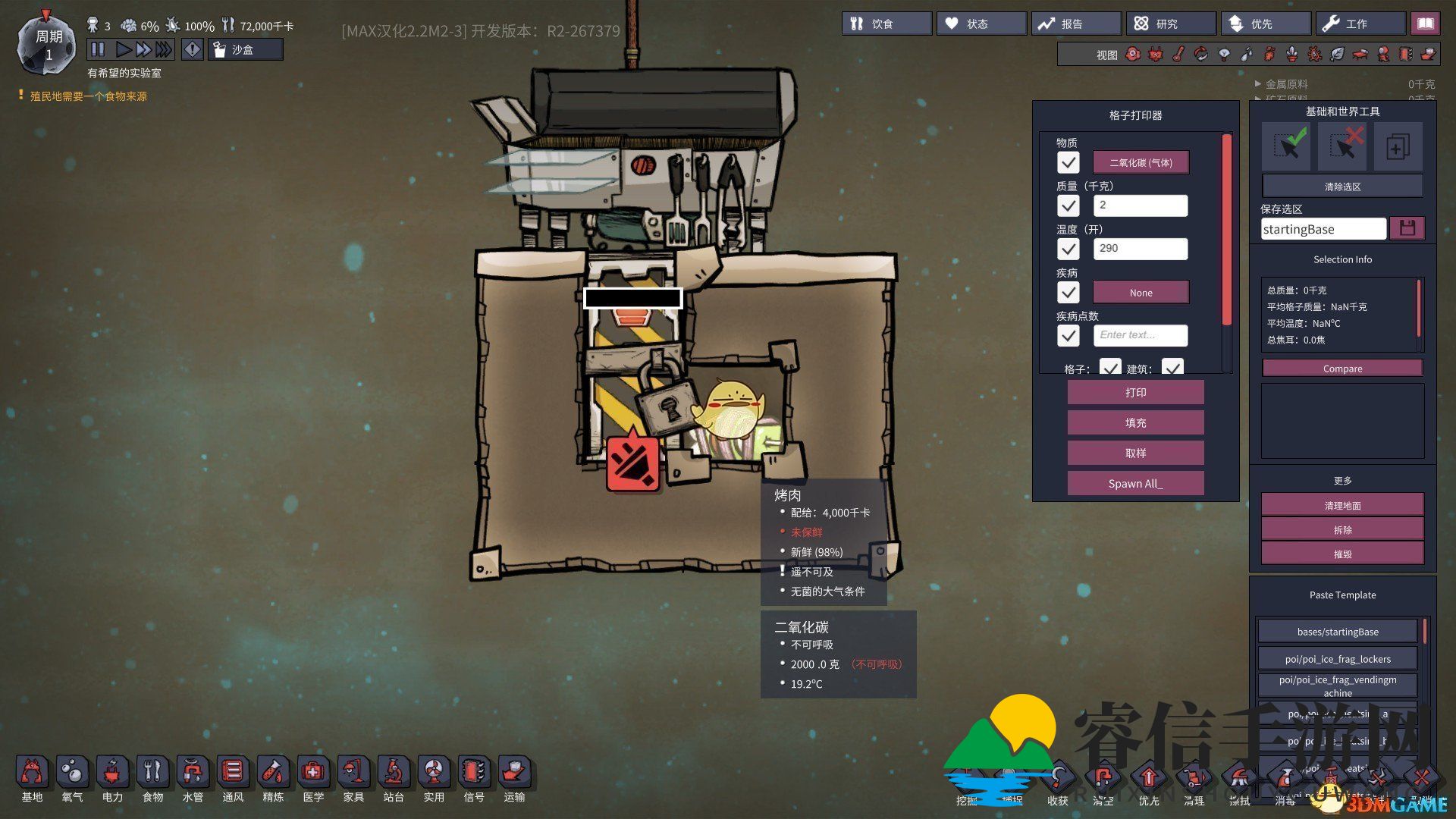The width and height of the screenshot is (1456, 819).
Task: Pause the game with the pause button
Action: [x=98, y=50]
